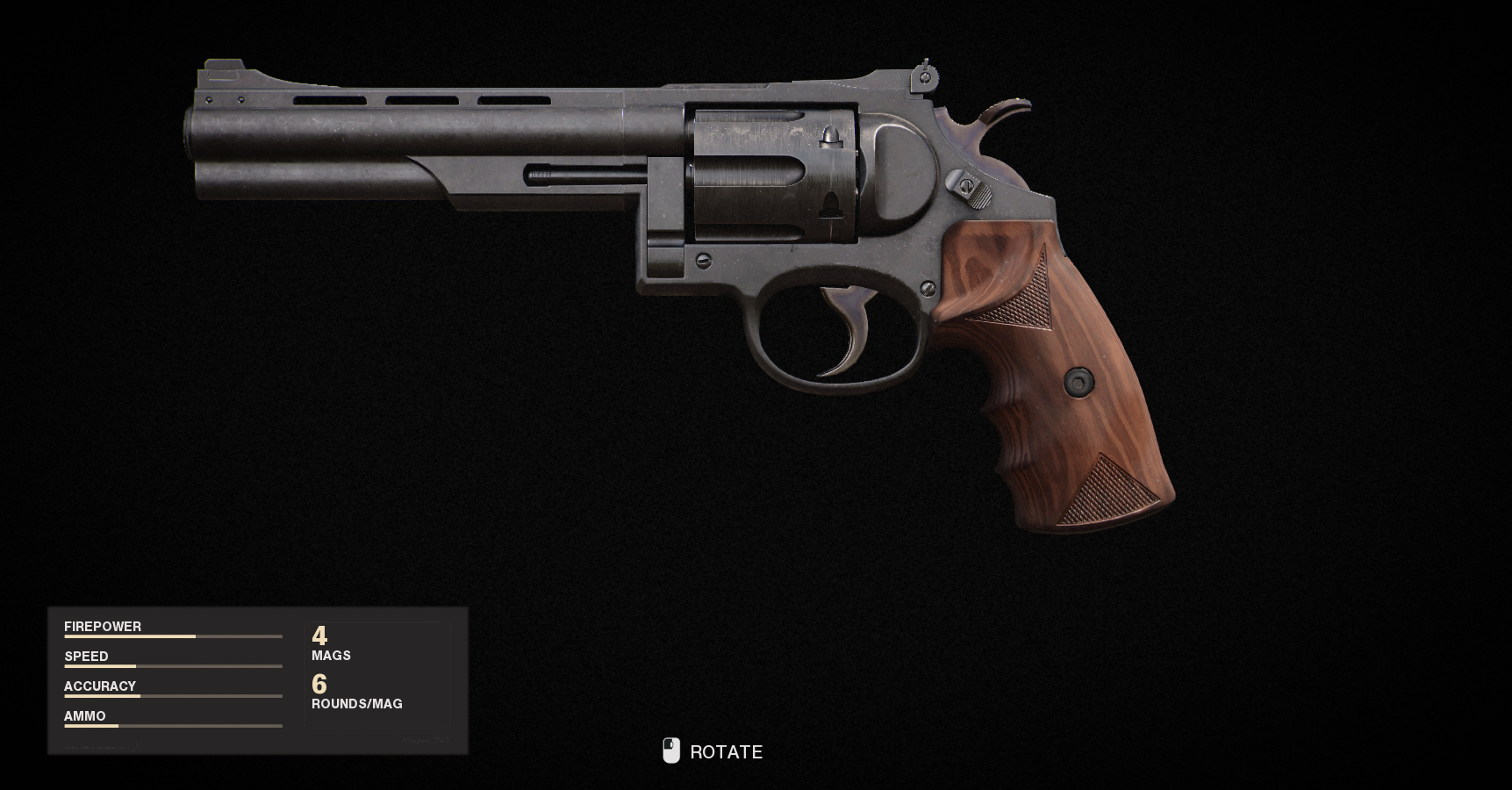The width and height of the screenshot is (1512, 790).
Task: Open the AMMO stat entry
Action: click(x=84, y=715)
